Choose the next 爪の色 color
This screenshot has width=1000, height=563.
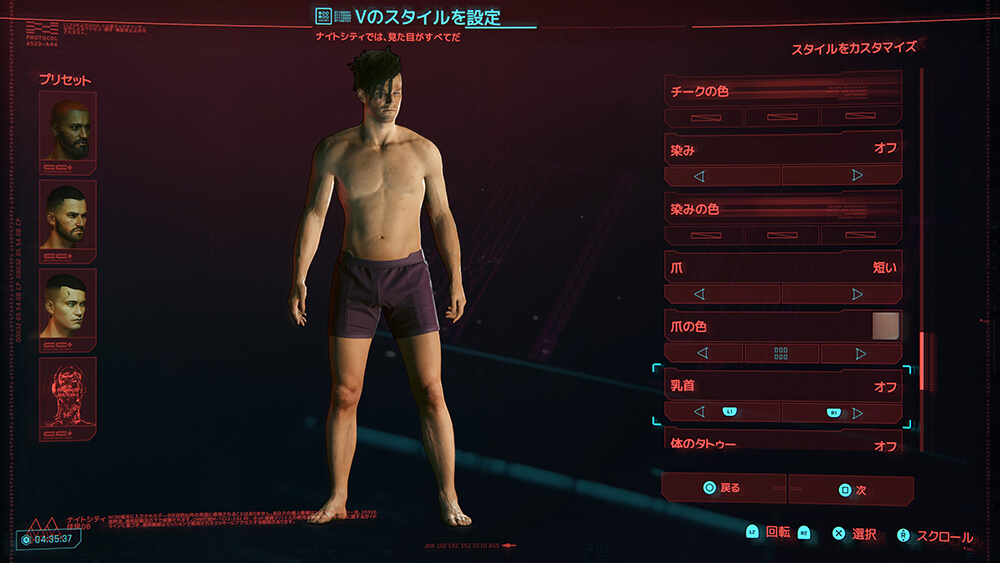tap(860, 353)
